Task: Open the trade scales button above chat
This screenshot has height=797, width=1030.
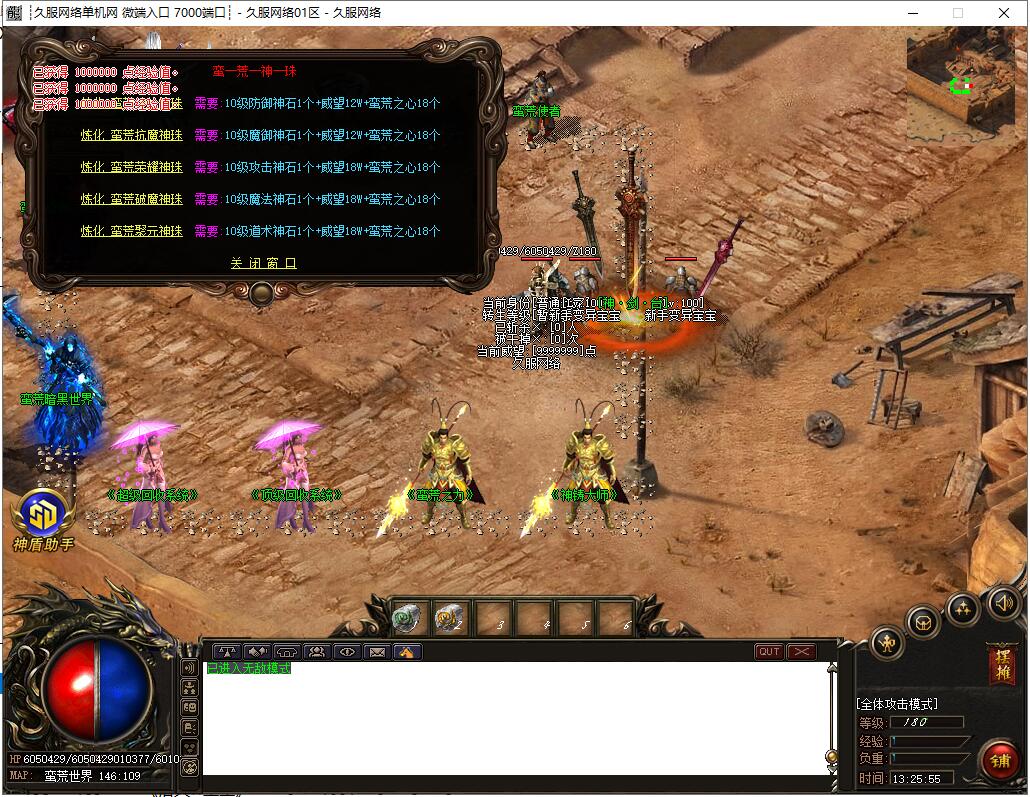Action: pos(227,652)
